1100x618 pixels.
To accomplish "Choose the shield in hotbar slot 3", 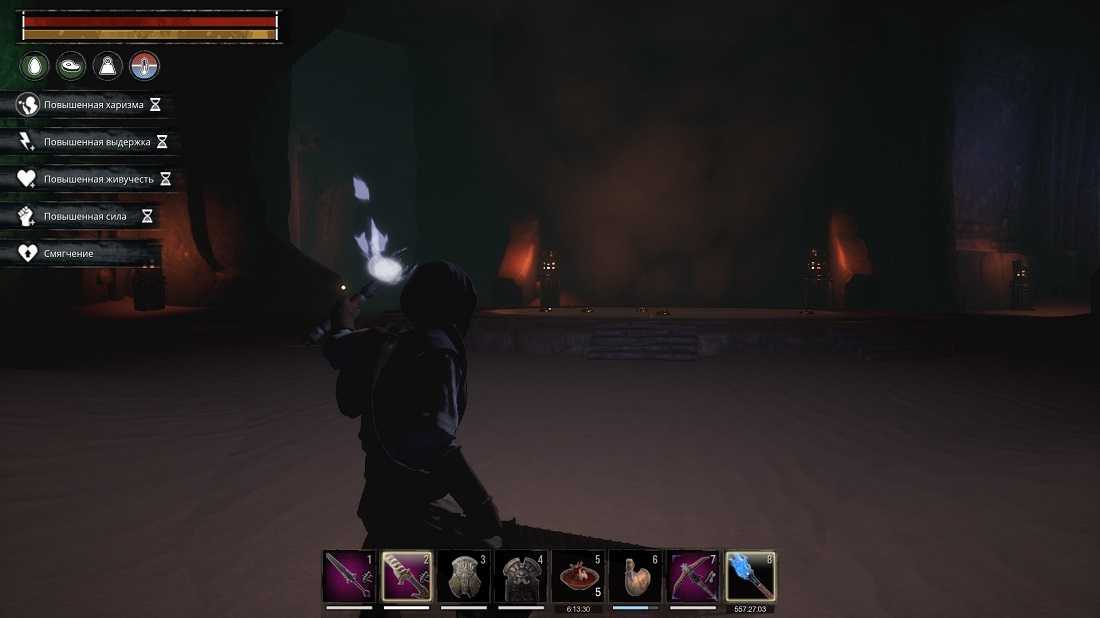I will tap(464, 577).
